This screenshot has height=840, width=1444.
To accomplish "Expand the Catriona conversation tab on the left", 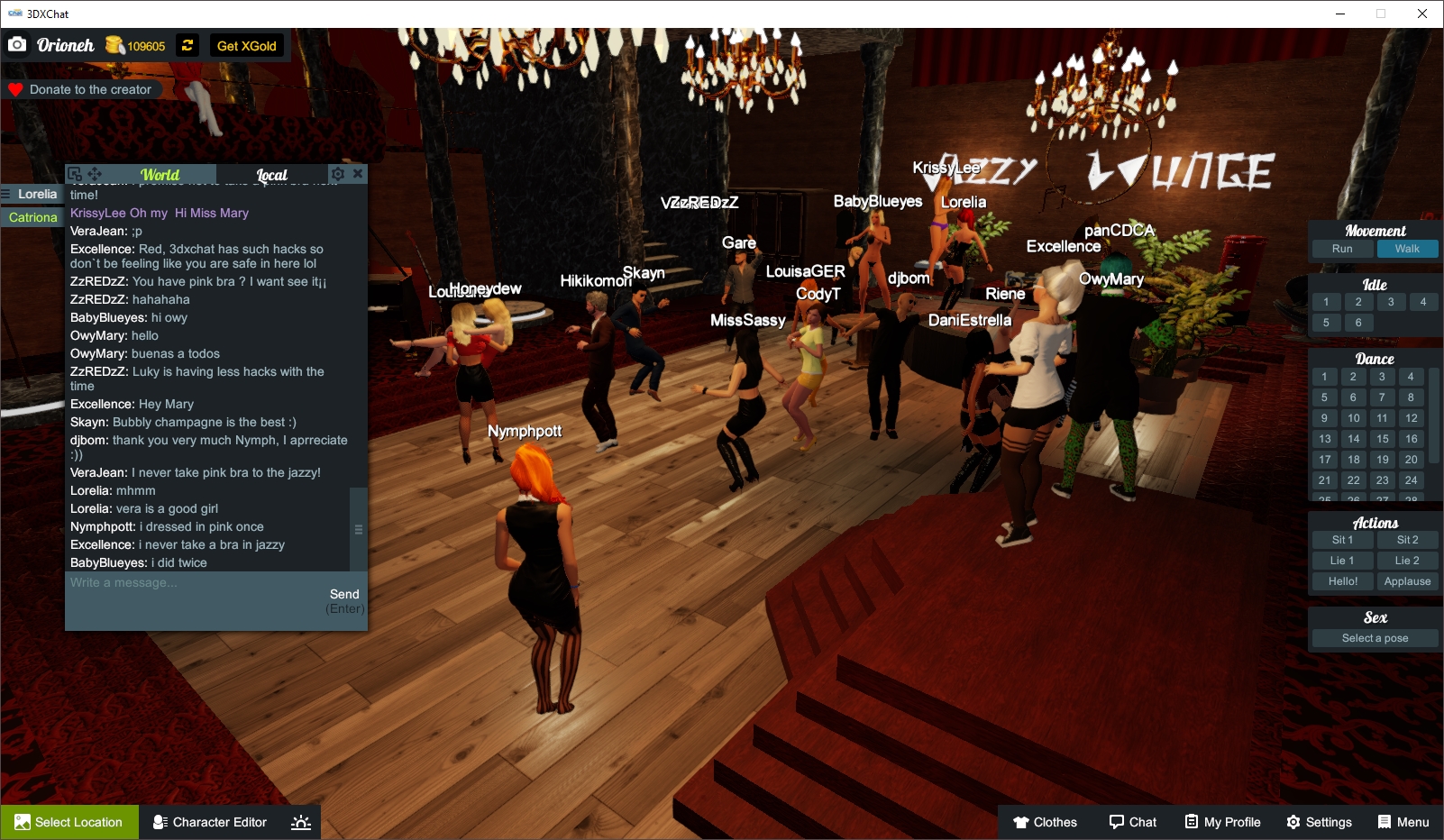I will coord(32,217).
